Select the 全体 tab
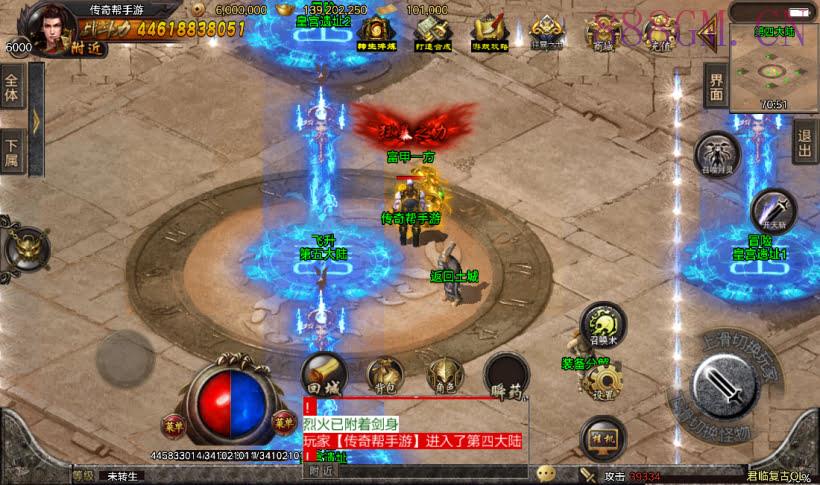Screen dimensions: 820x485 (12, 88)
